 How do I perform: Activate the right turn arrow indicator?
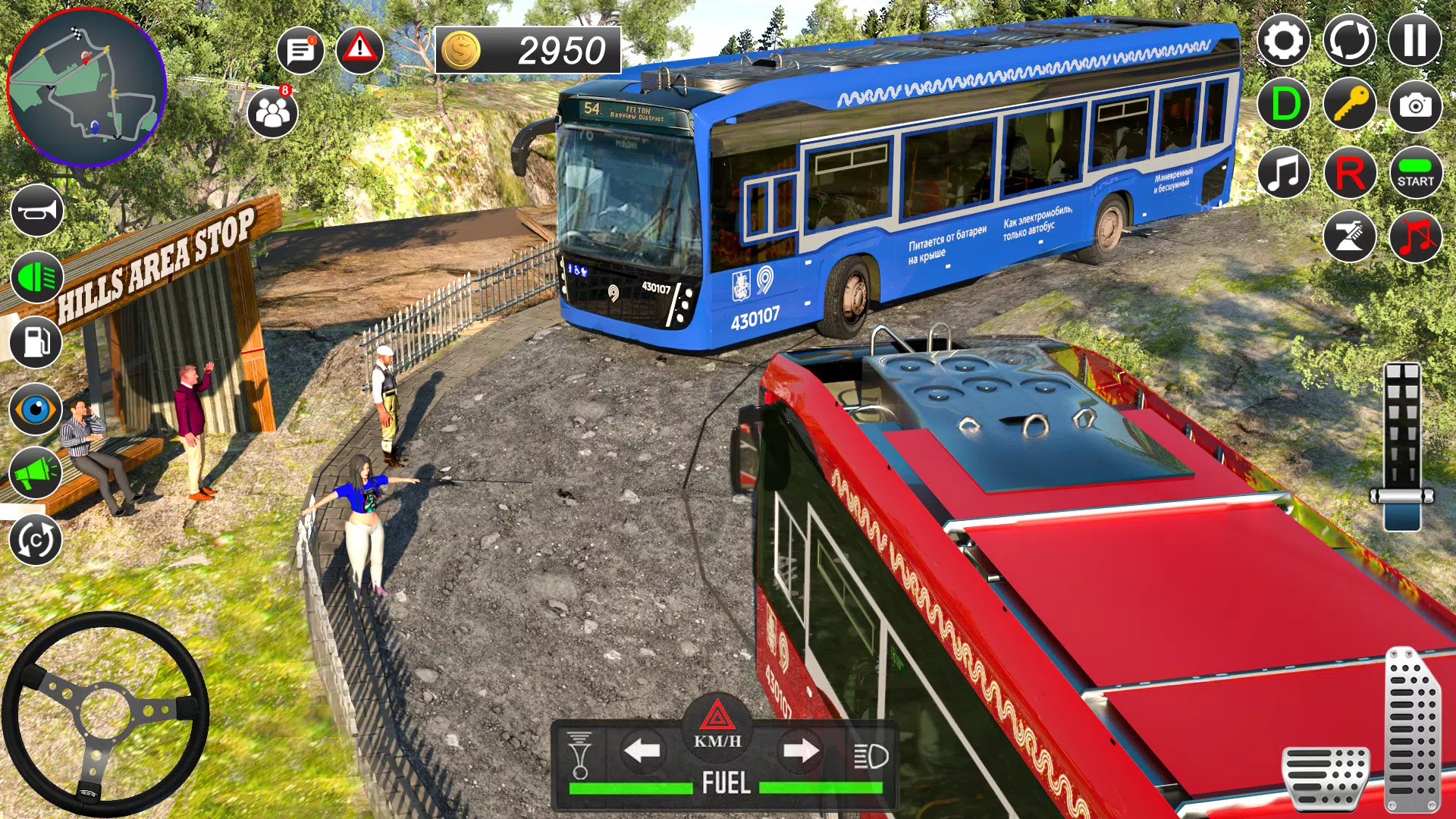801,751
